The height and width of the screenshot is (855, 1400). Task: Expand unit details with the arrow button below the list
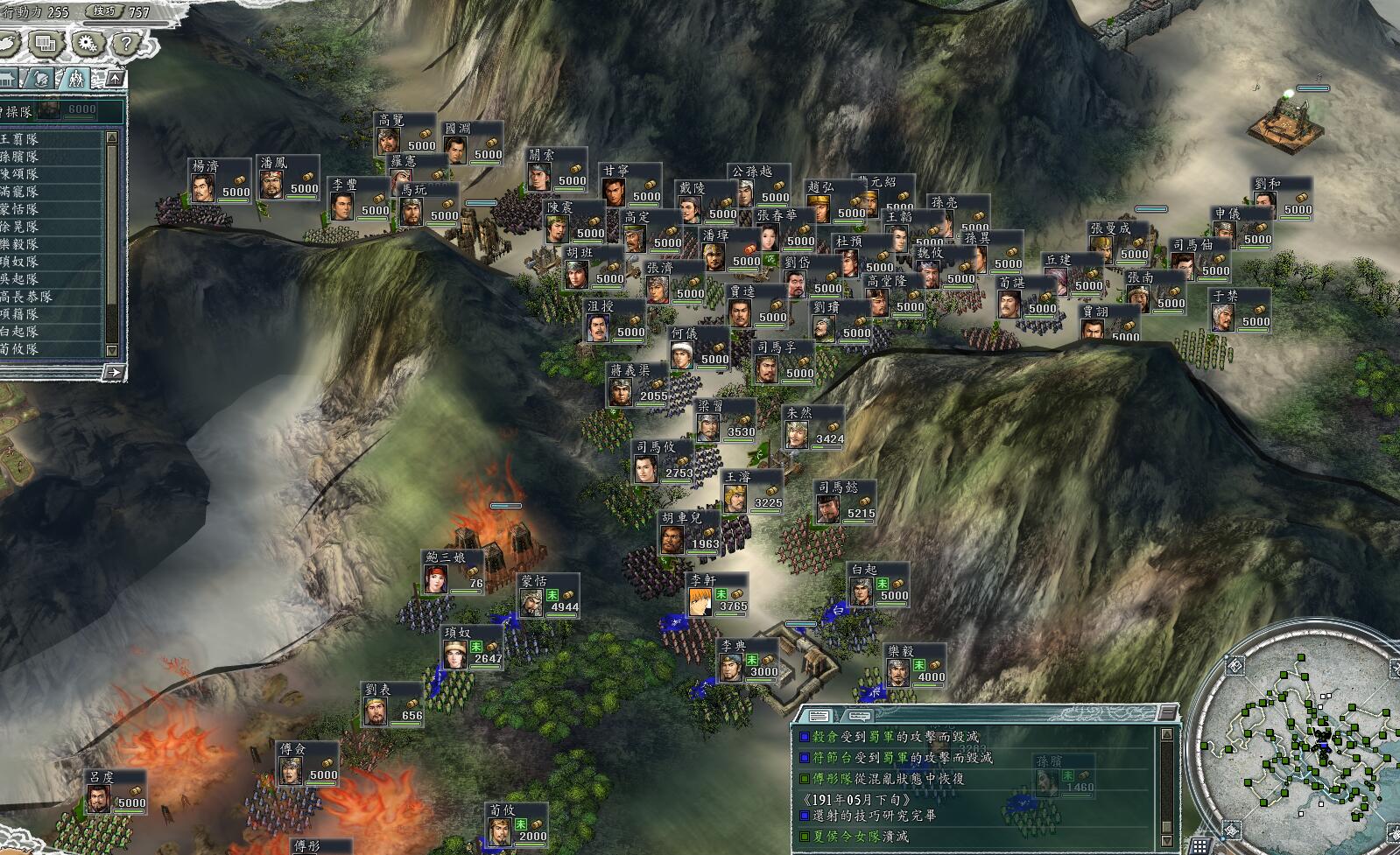[114, 371]
